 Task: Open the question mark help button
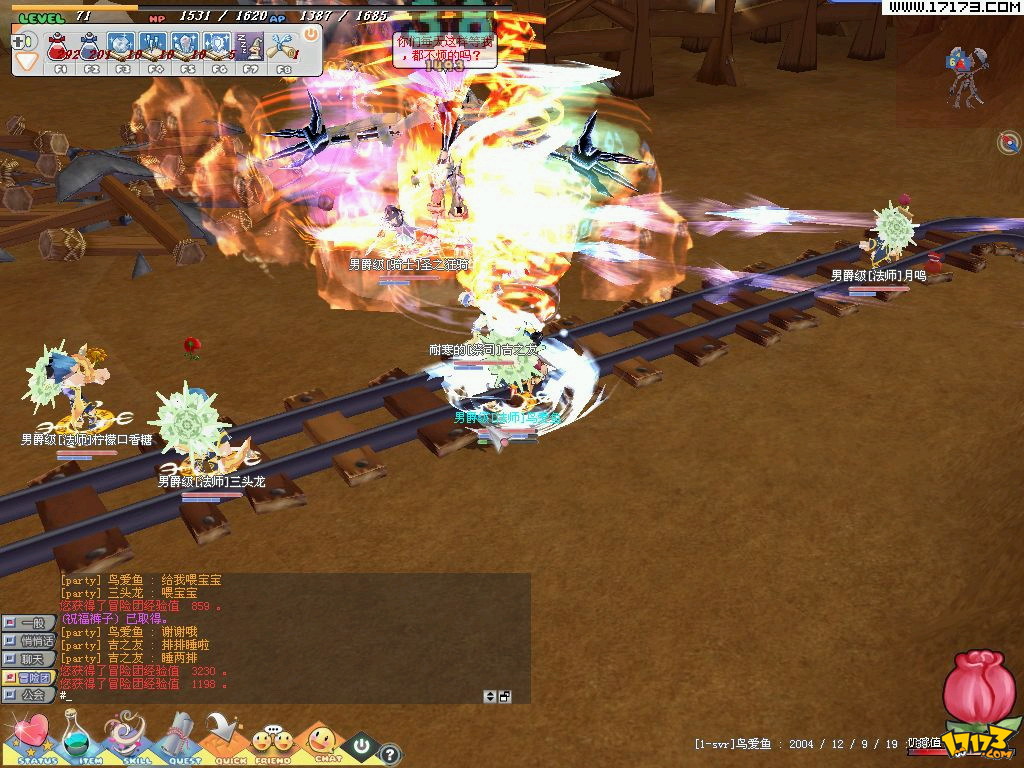click(390, 754)
